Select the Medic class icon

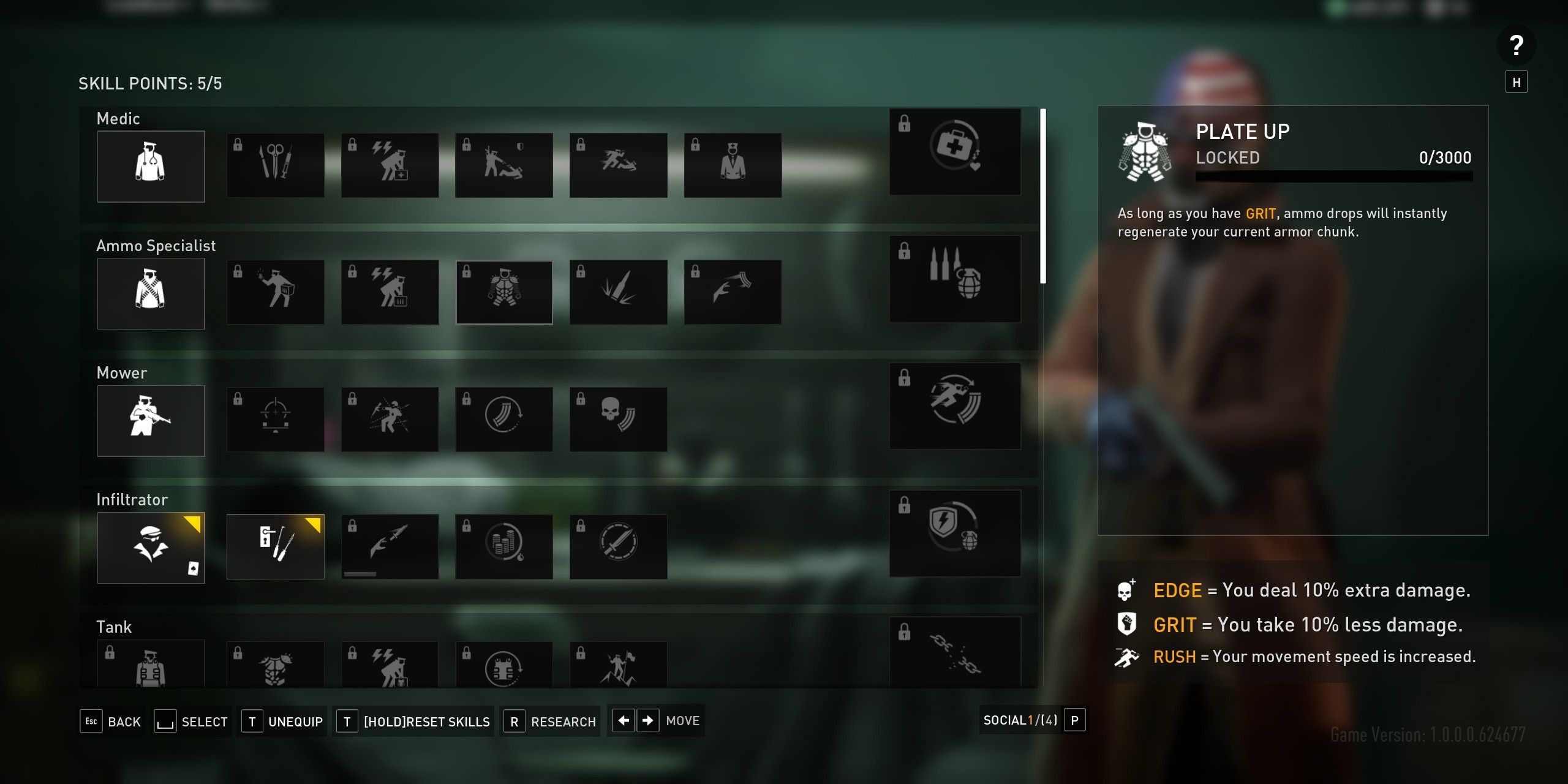(x=151, y=166)
